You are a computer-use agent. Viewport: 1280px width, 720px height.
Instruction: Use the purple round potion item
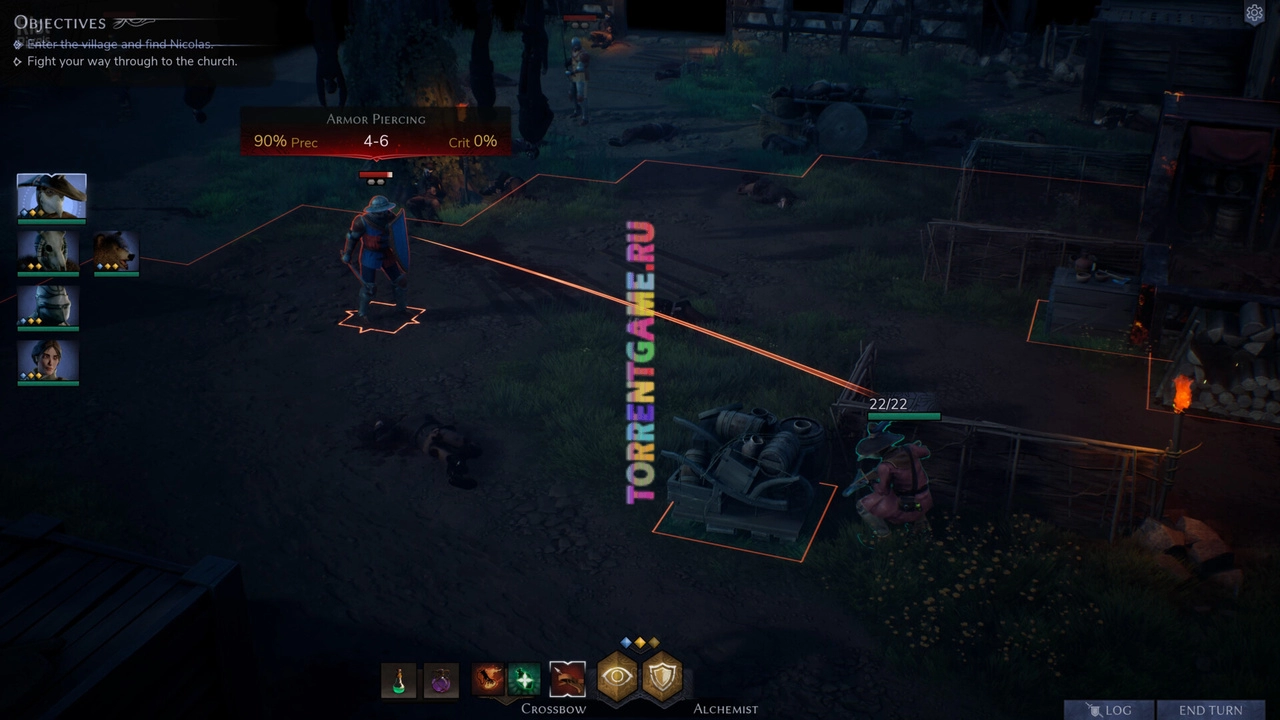click(x=441, y=680)
